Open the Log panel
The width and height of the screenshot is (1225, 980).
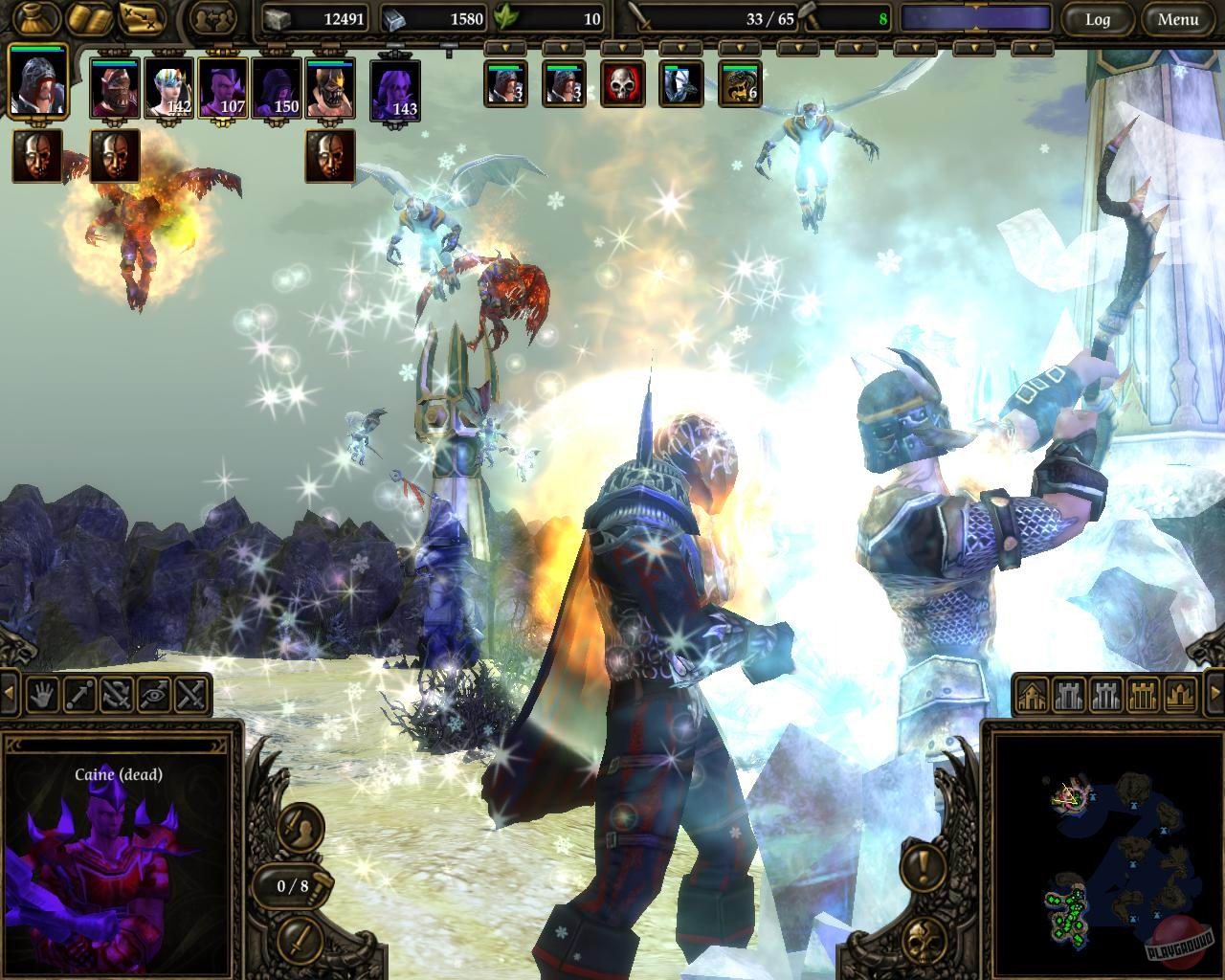(x=1098, y=19)
